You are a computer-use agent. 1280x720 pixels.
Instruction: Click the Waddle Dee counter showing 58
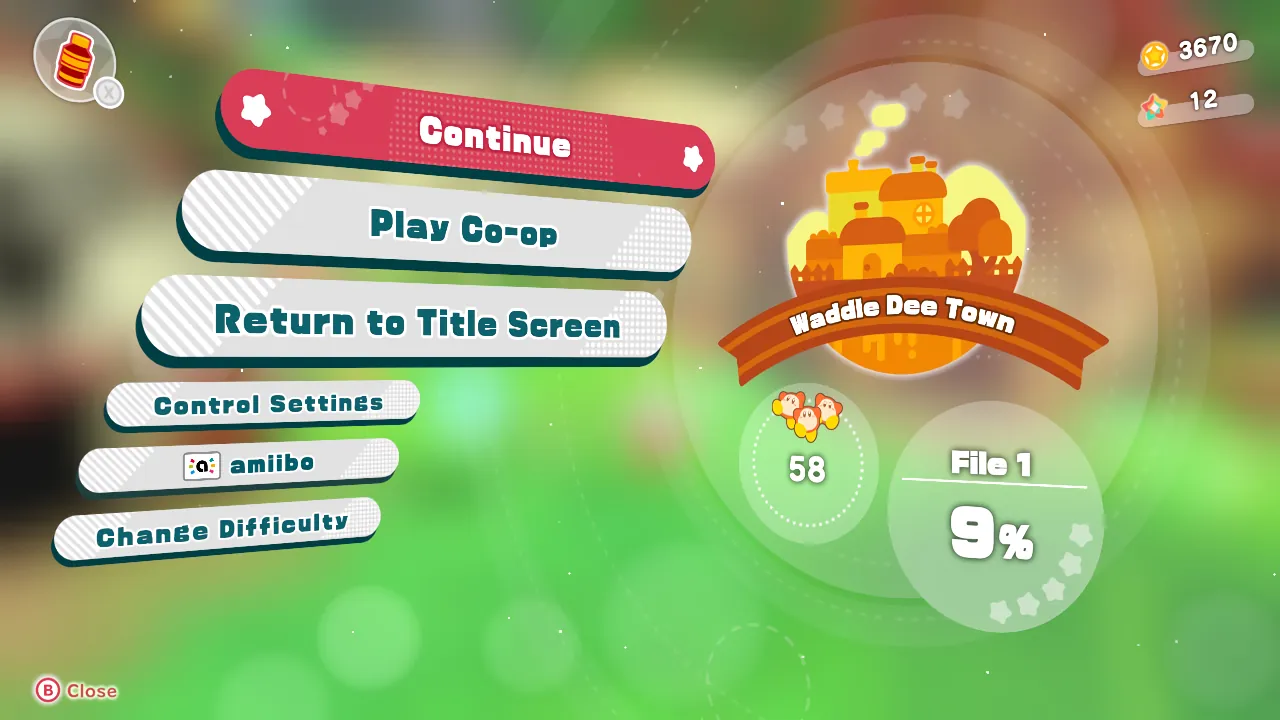pos(808,466)
